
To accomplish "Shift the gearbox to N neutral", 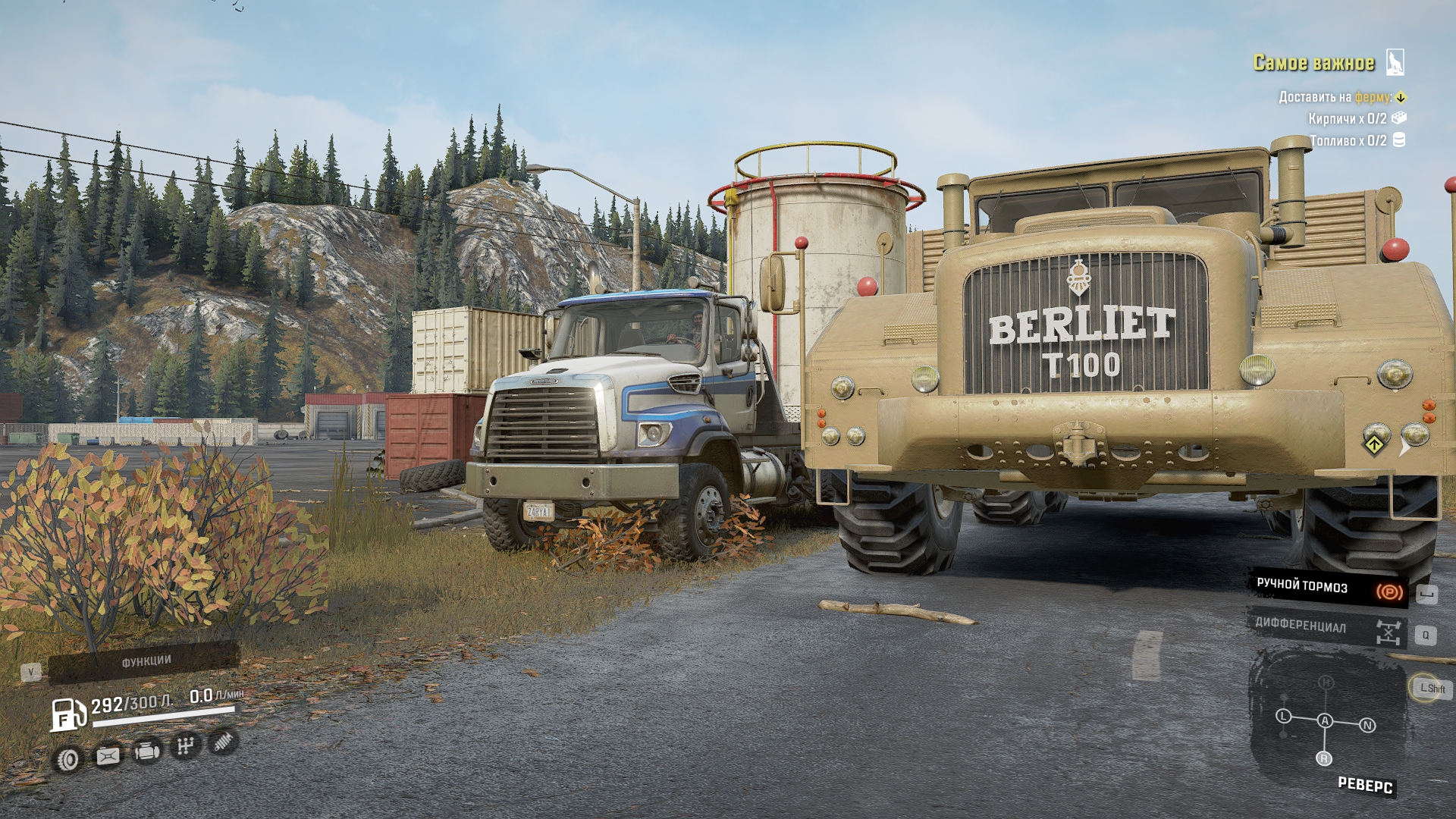I will (1368, 726).
